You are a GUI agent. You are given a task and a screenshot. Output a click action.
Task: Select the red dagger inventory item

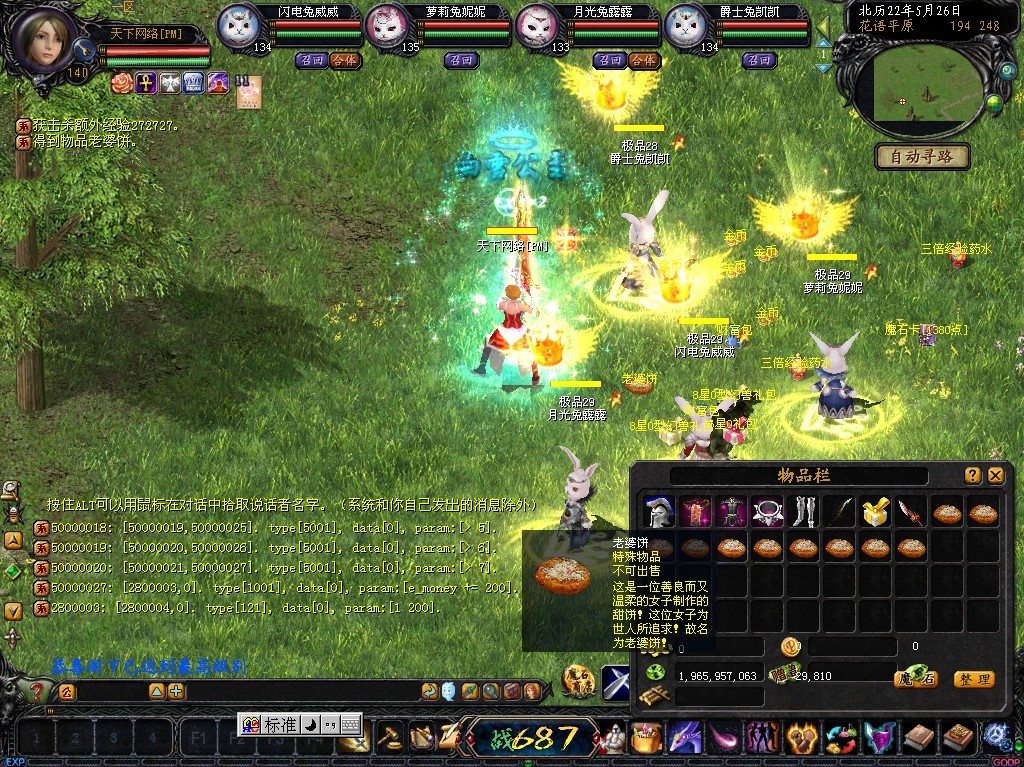912,513
